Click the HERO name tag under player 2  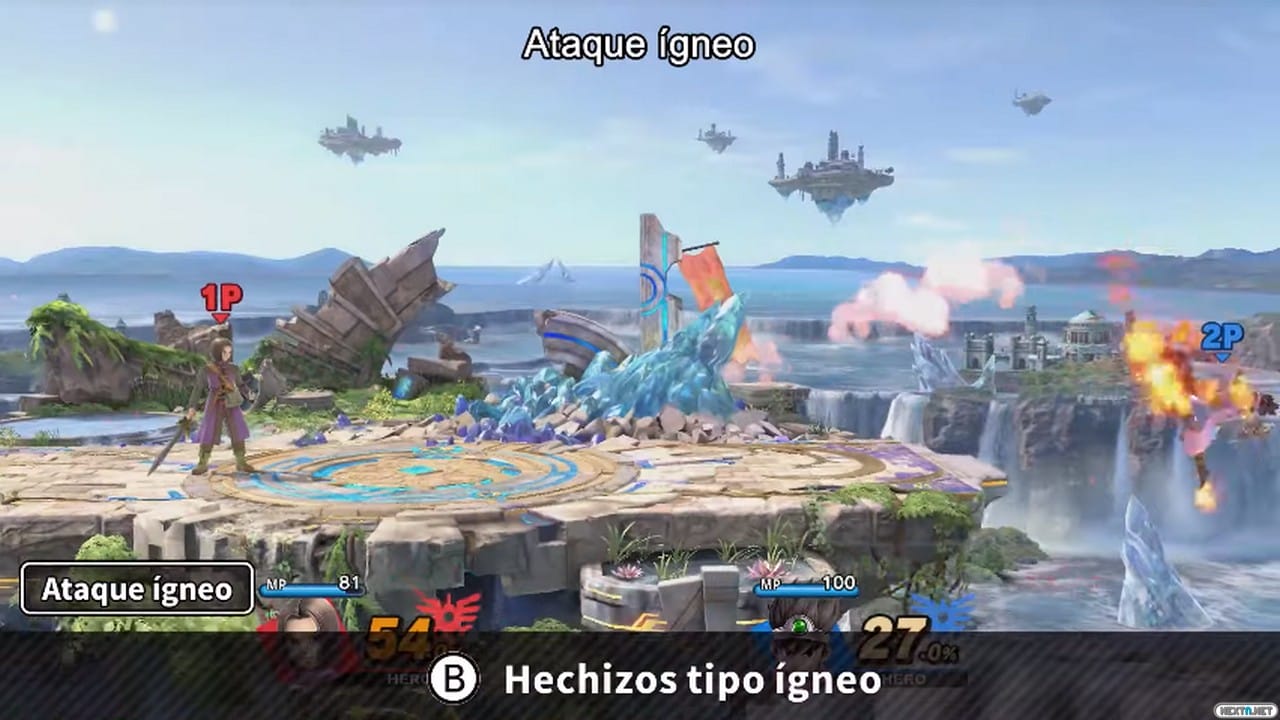click(902, 676)
